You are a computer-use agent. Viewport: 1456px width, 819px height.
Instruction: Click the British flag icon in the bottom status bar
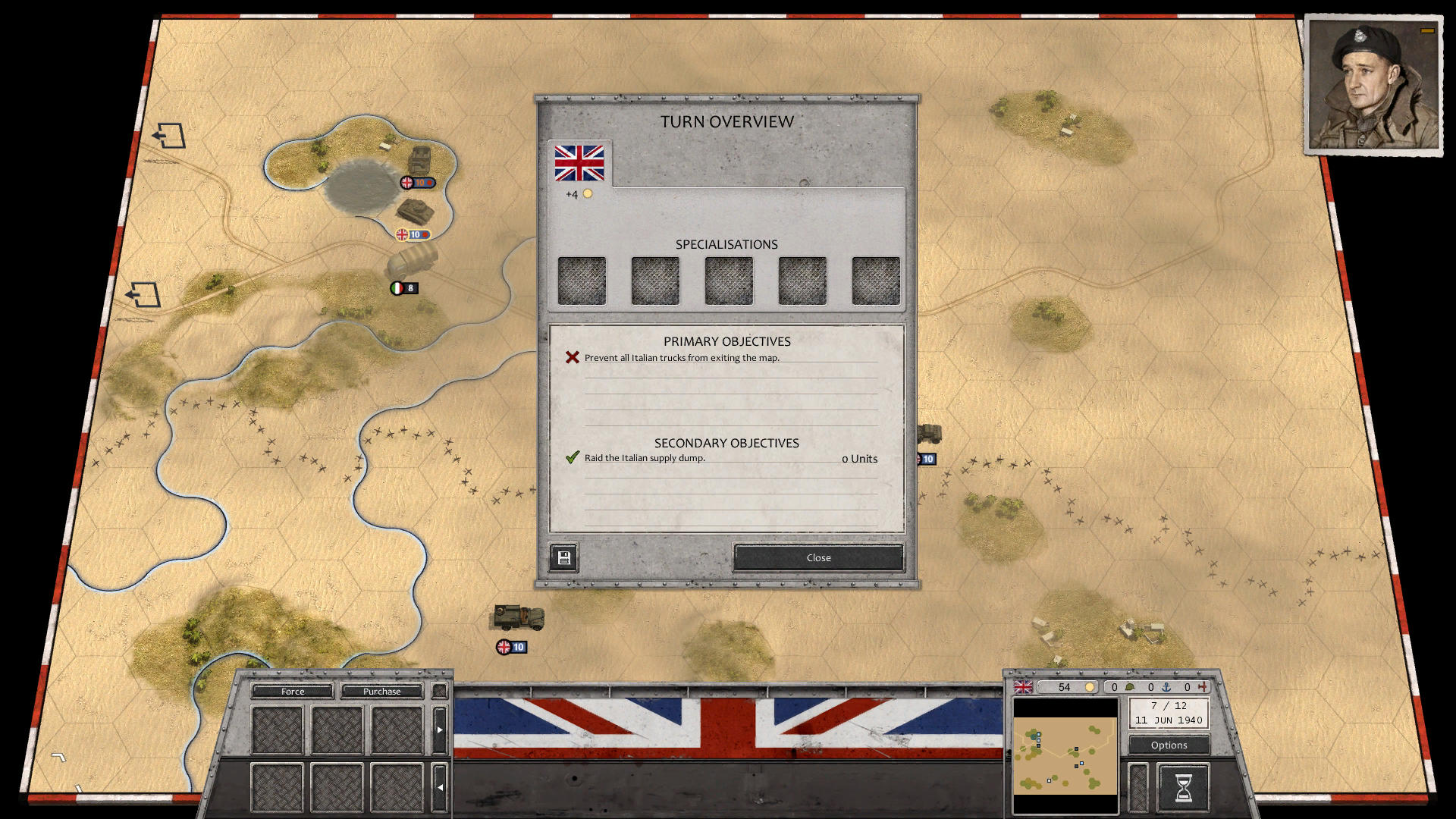1022,687
